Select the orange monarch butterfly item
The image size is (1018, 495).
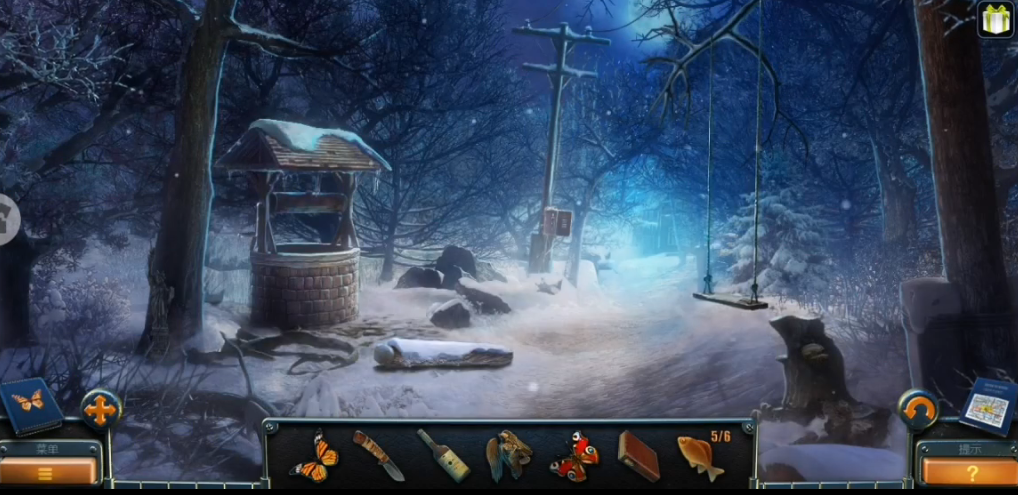point(314,457)
